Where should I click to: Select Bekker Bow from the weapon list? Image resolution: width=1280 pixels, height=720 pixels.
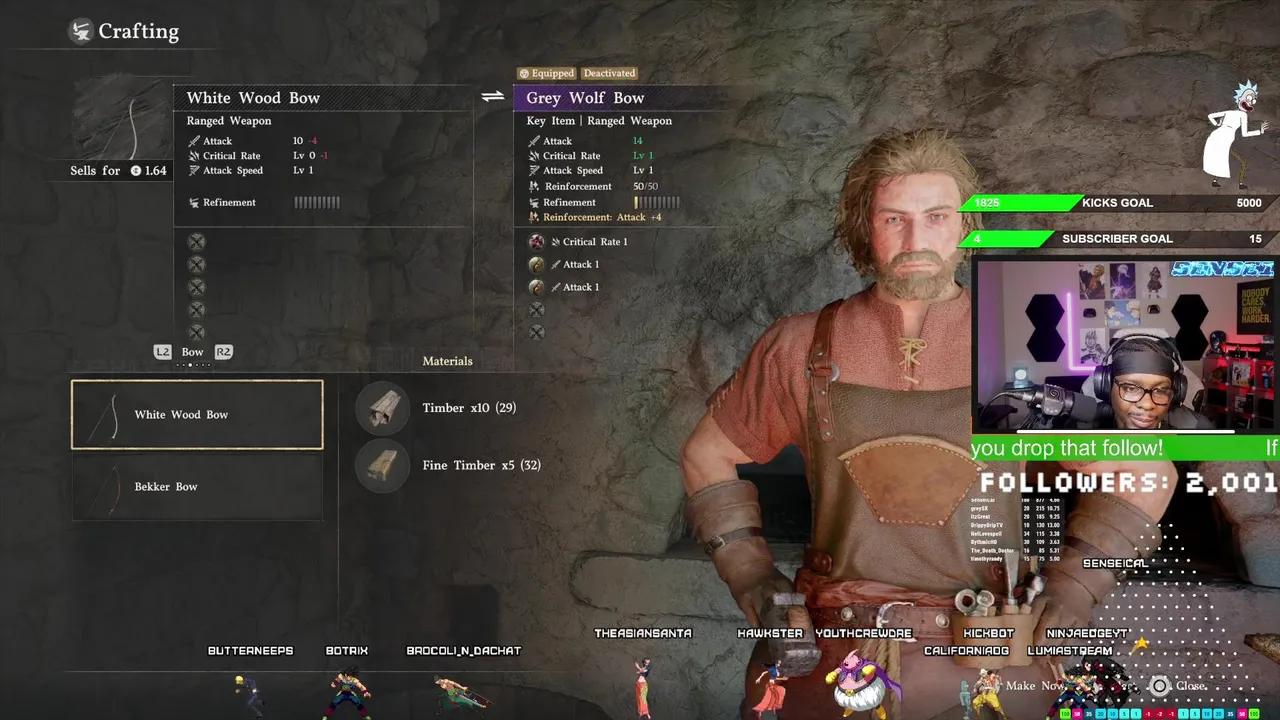tap(196, 487)
